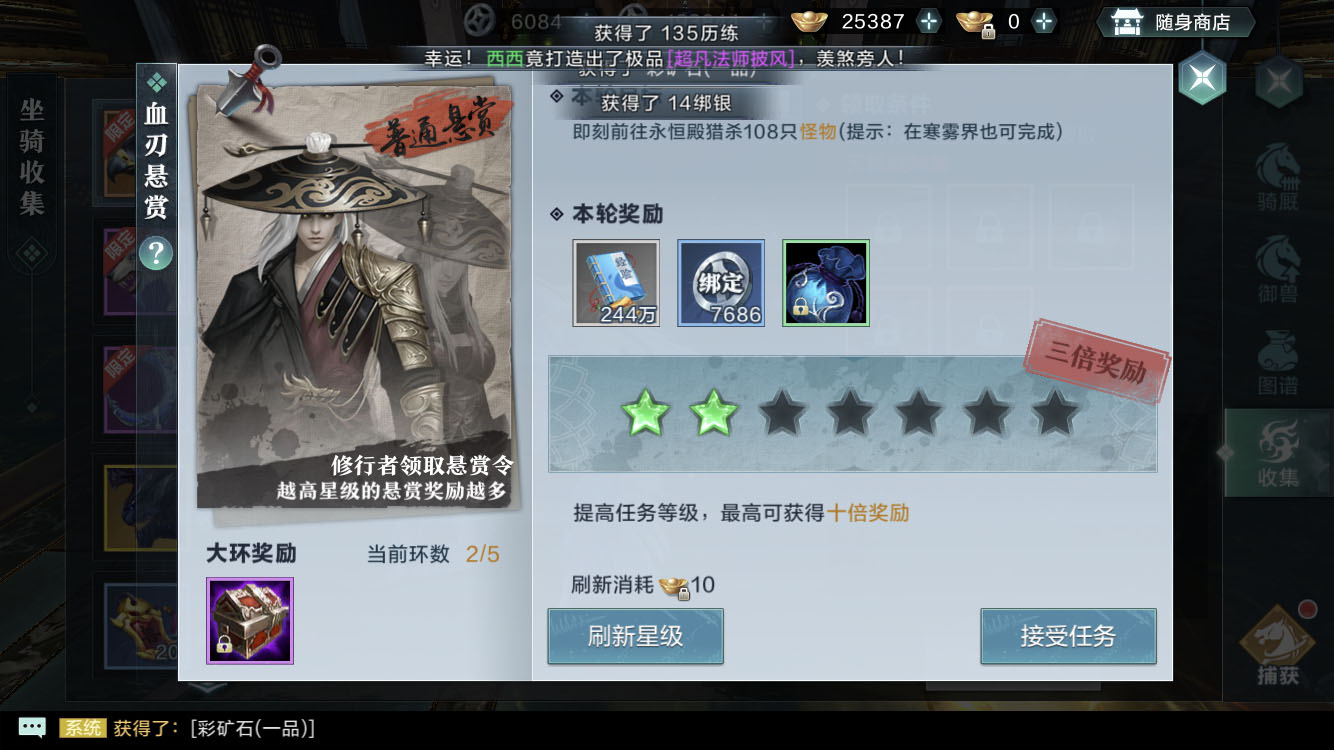Open the 骑厩 stable panel icon
The height and width of the screenshot is (750, 1334).
point(1277,174)
